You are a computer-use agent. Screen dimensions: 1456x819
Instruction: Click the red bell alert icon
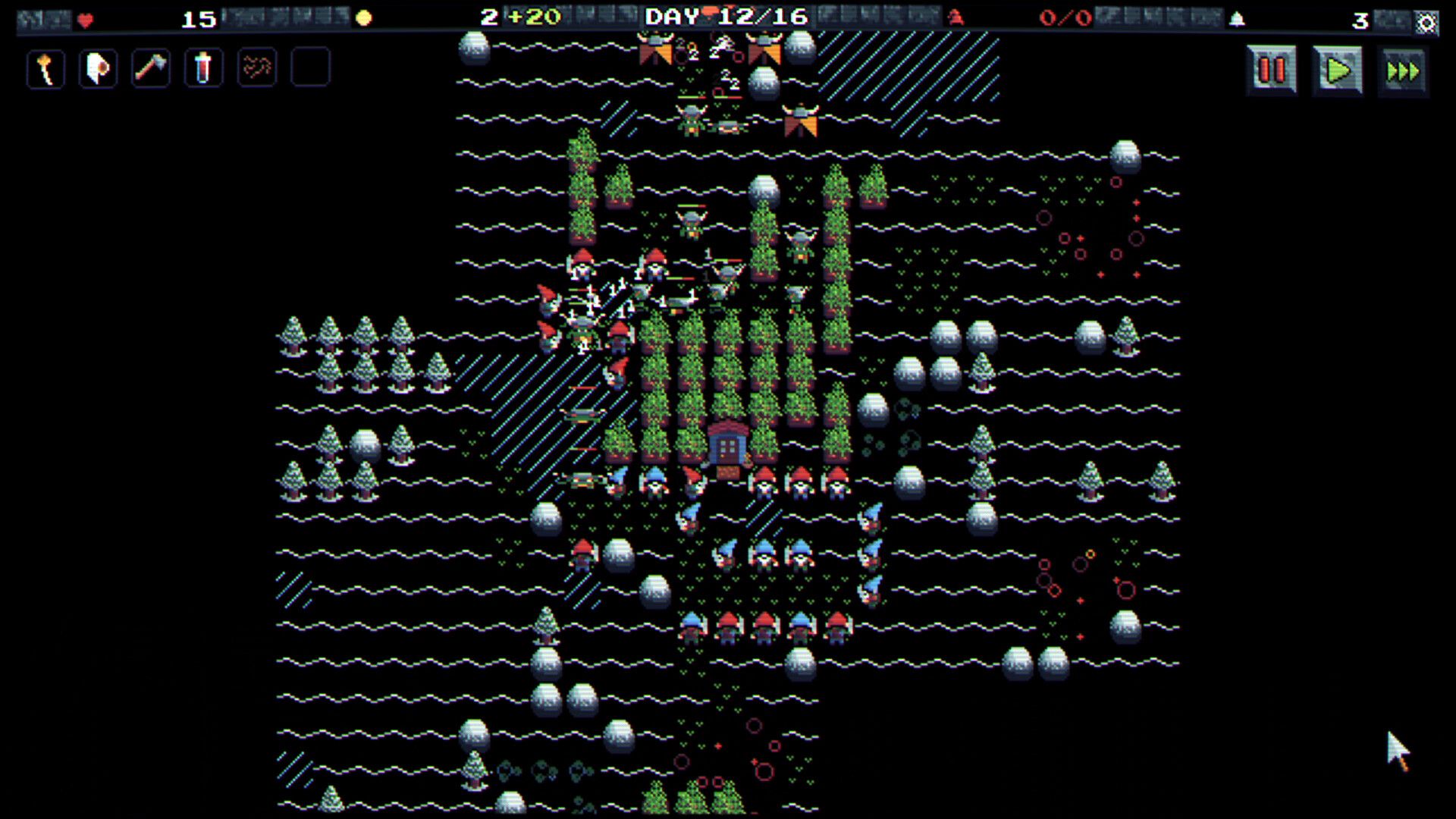tap(955, 18)
